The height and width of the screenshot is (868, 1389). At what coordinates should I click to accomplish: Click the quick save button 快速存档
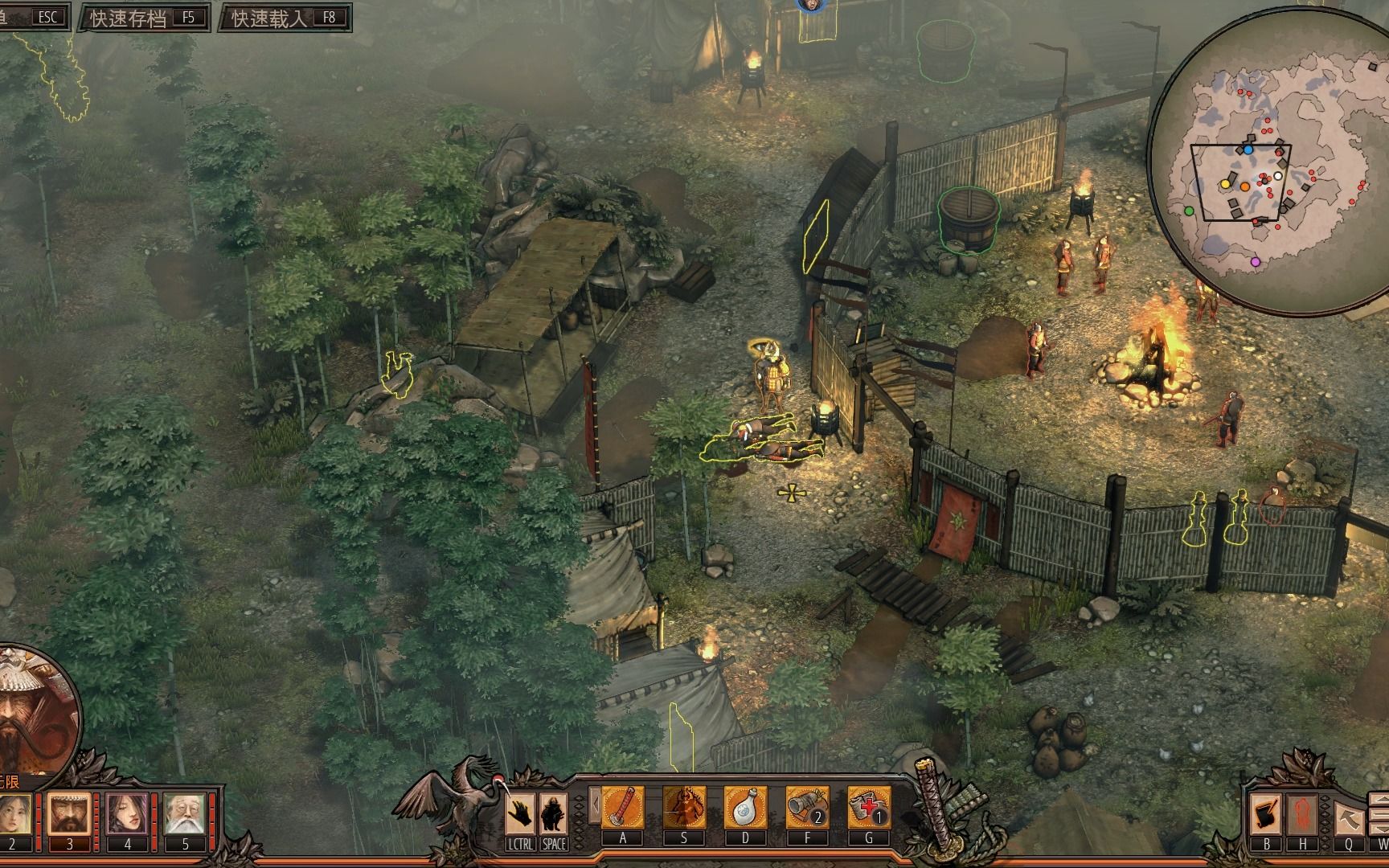point(143,18)
